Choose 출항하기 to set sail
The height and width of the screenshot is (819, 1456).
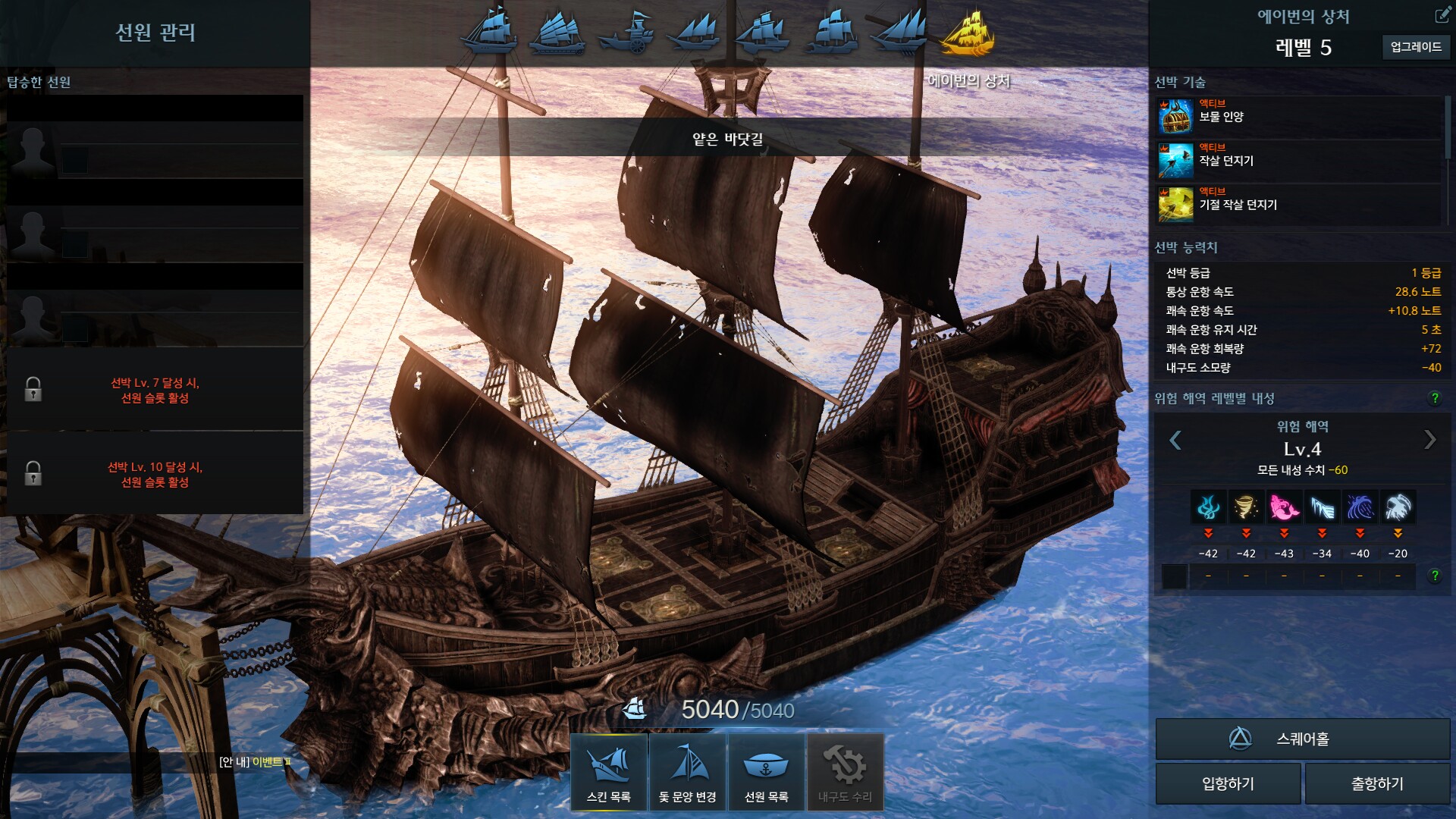pyautogui.click(x=1377, y=783)
